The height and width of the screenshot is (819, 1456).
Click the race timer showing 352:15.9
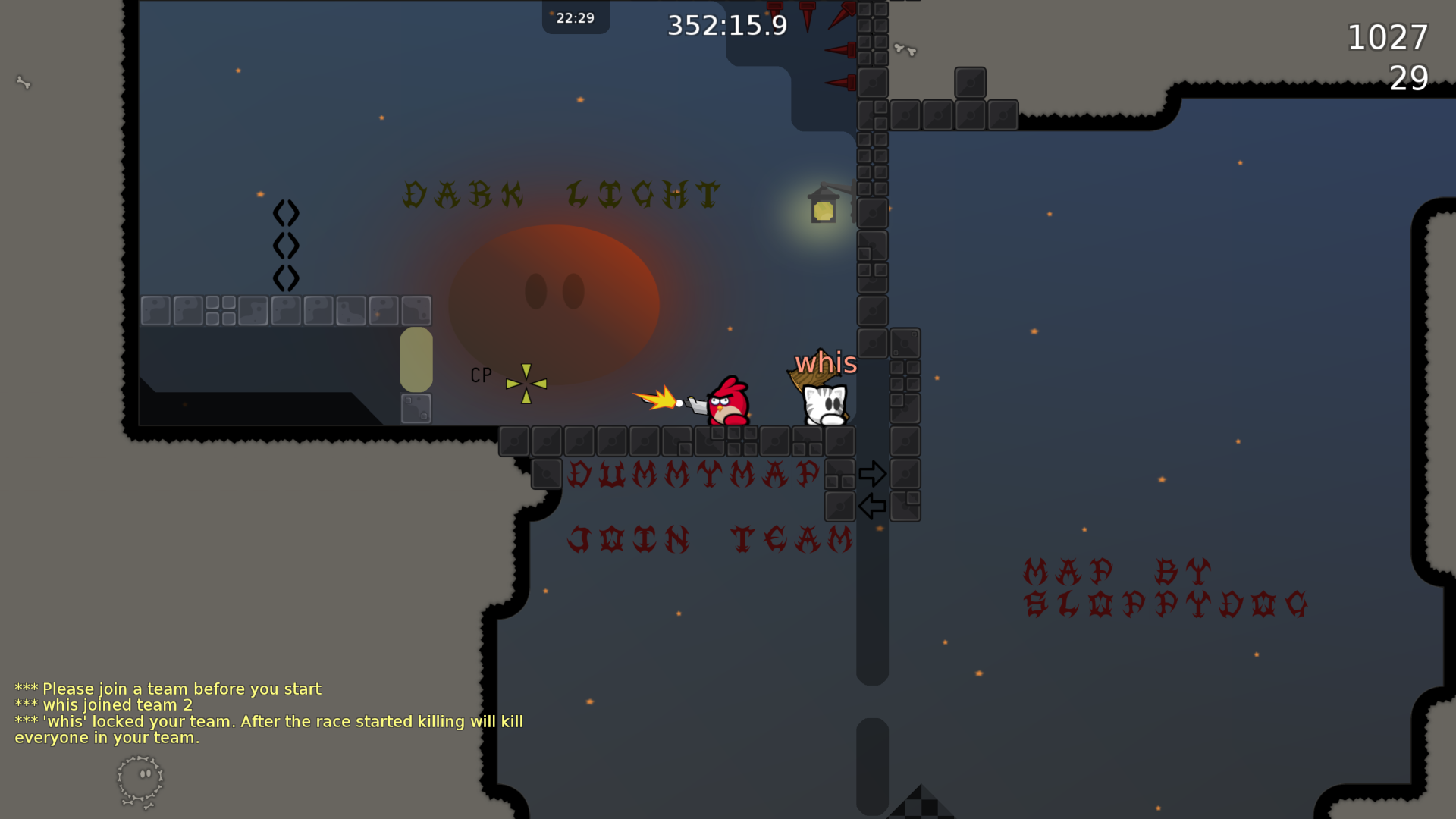pos(726,25)
